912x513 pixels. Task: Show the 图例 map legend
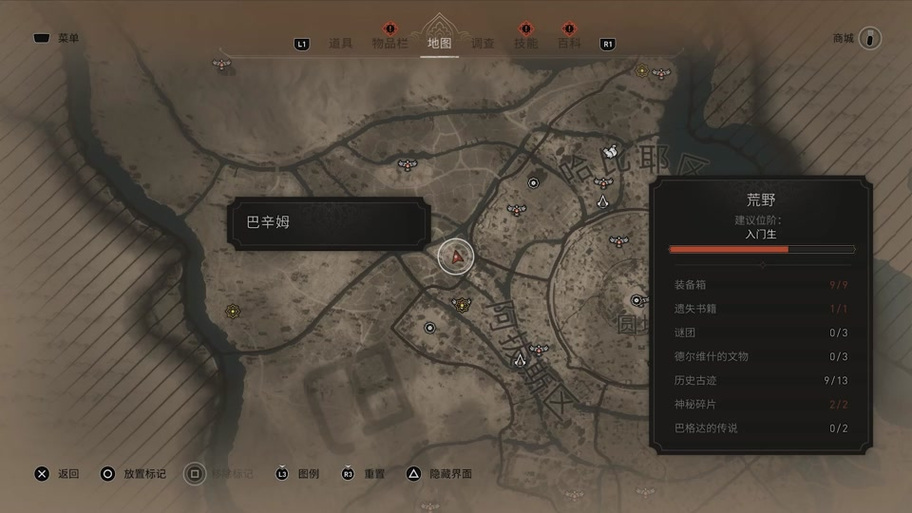point(298,473)
